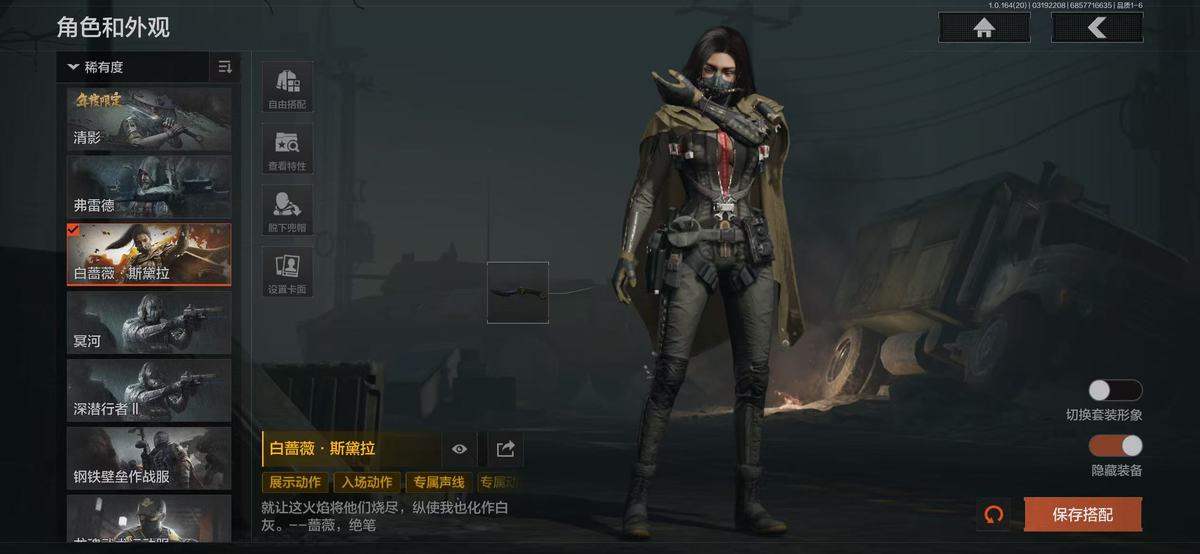
Task: Select the 深潜行者 II skin
Action: tap(149, 390)
